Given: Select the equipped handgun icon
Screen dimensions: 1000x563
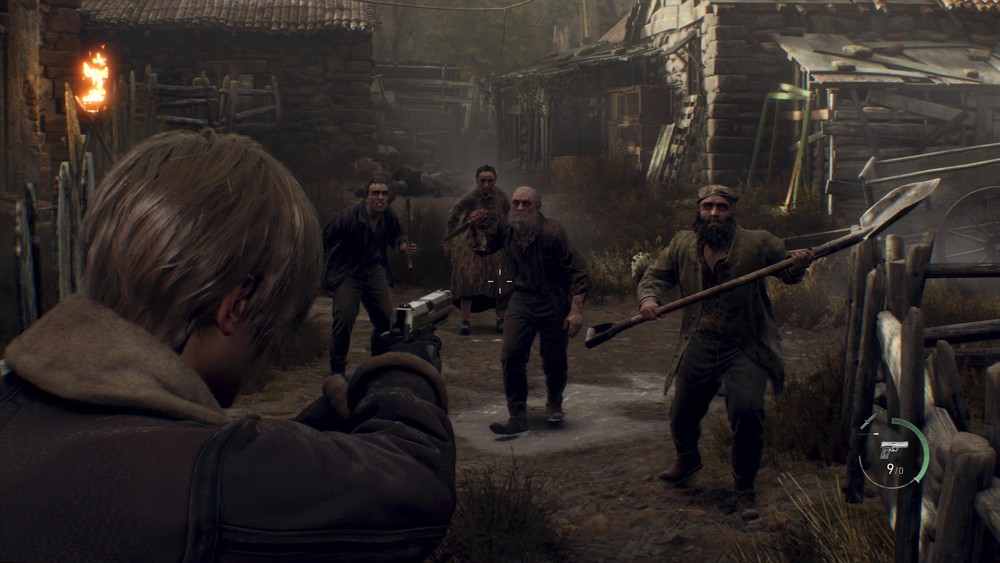Looking at the screenshot, I should coord(893,448).
